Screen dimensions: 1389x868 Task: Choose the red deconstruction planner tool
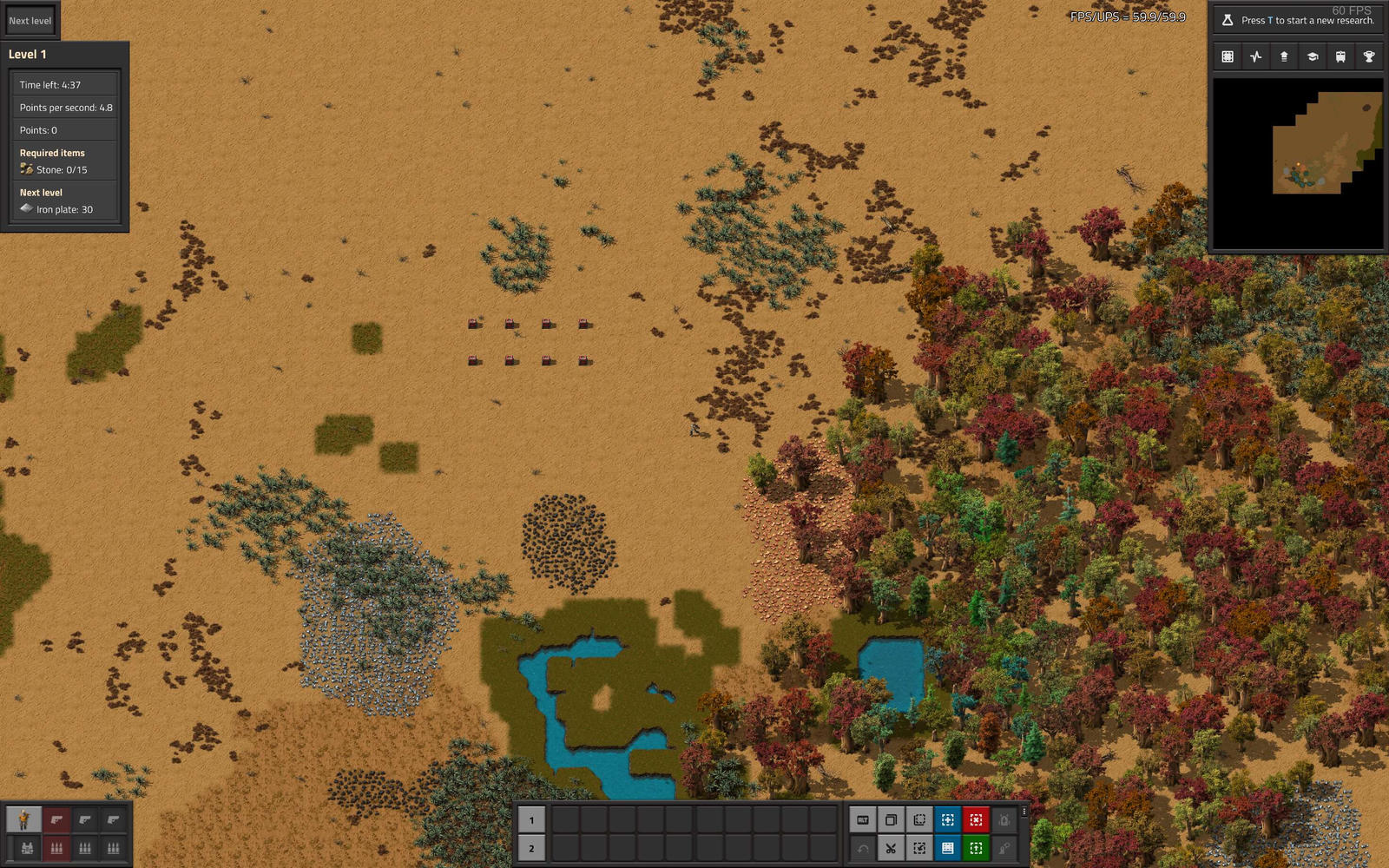[x=976, y=819]
